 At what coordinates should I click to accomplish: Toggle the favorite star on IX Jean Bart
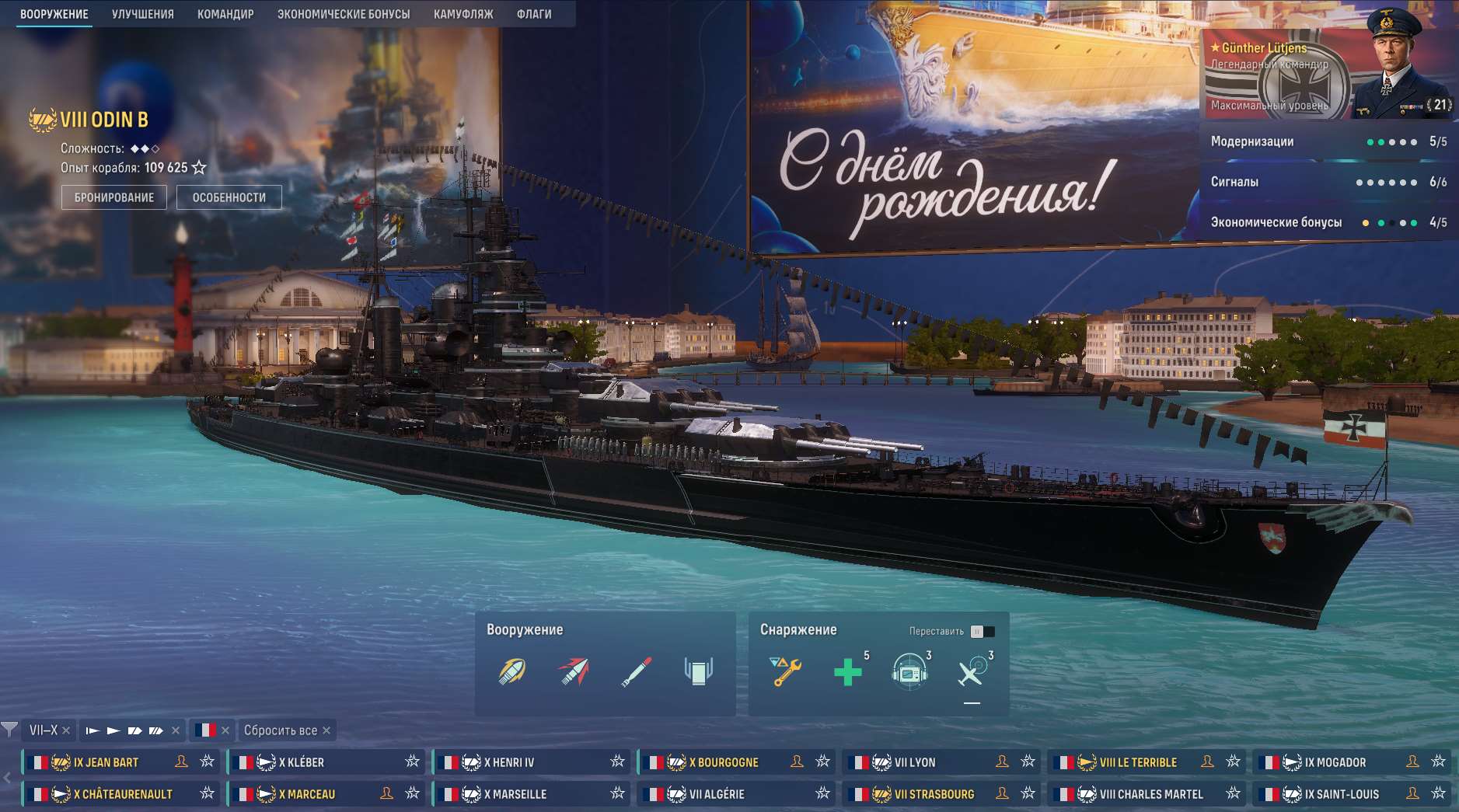[x=207, y=762]
